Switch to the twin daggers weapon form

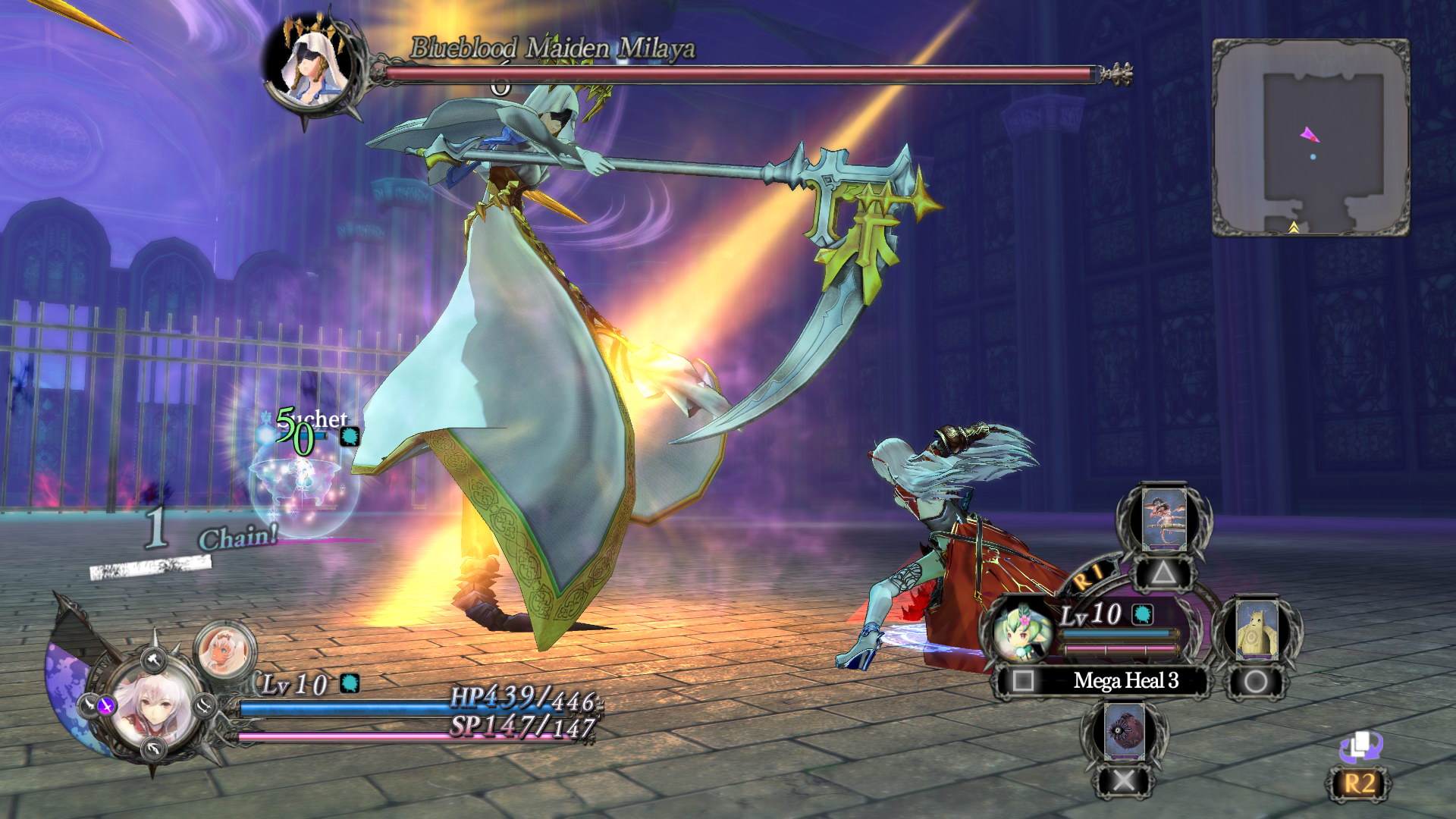[x=206, y=707]
